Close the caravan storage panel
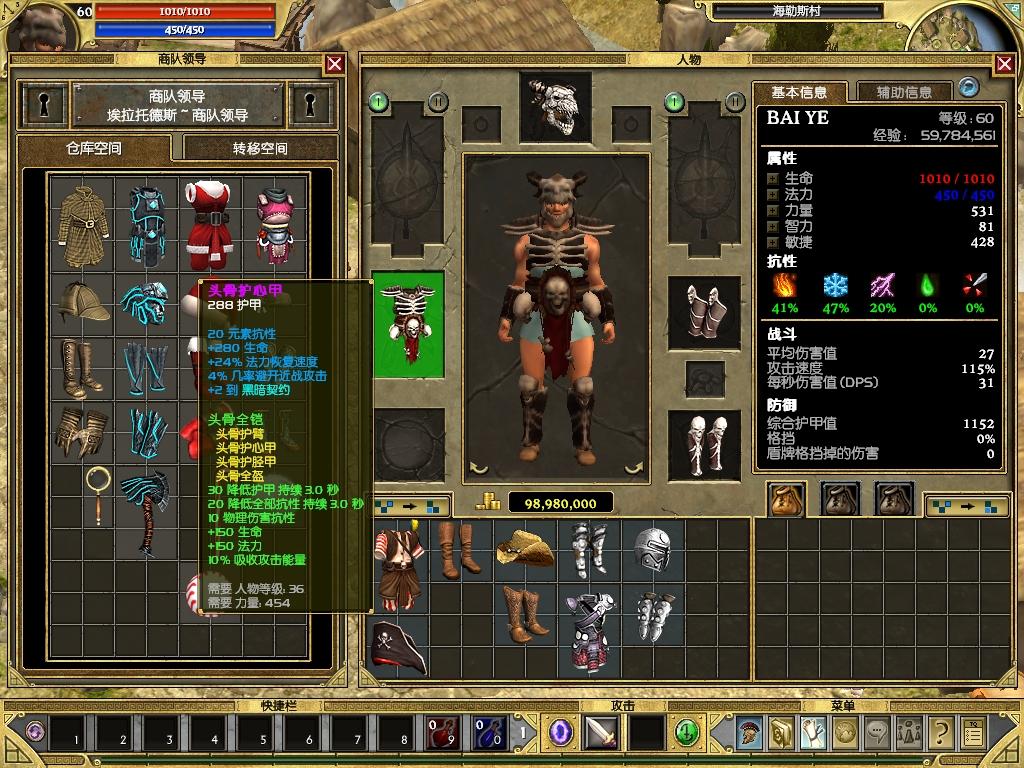 pos(335,64)
